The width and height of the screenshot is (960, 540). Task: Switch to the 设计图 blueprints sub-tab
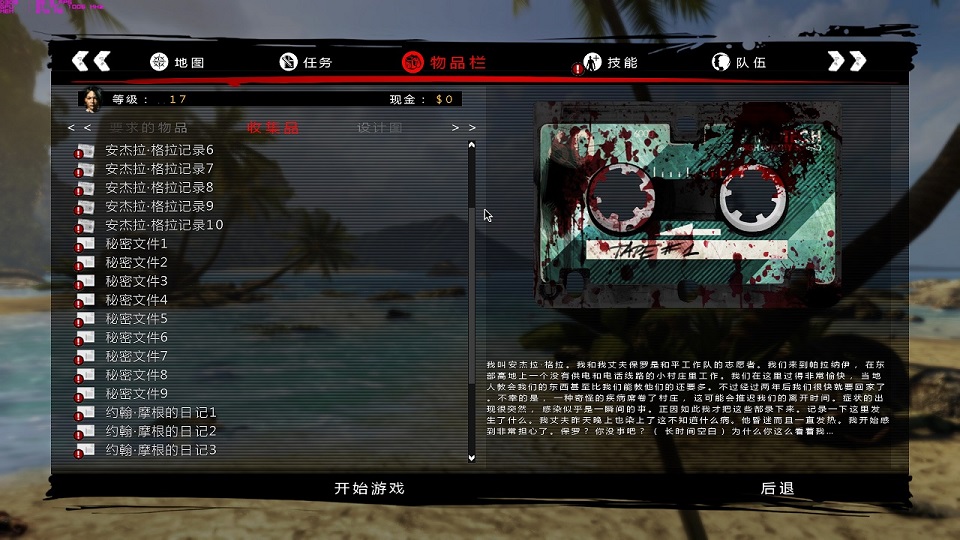click(x=380, y=128)
